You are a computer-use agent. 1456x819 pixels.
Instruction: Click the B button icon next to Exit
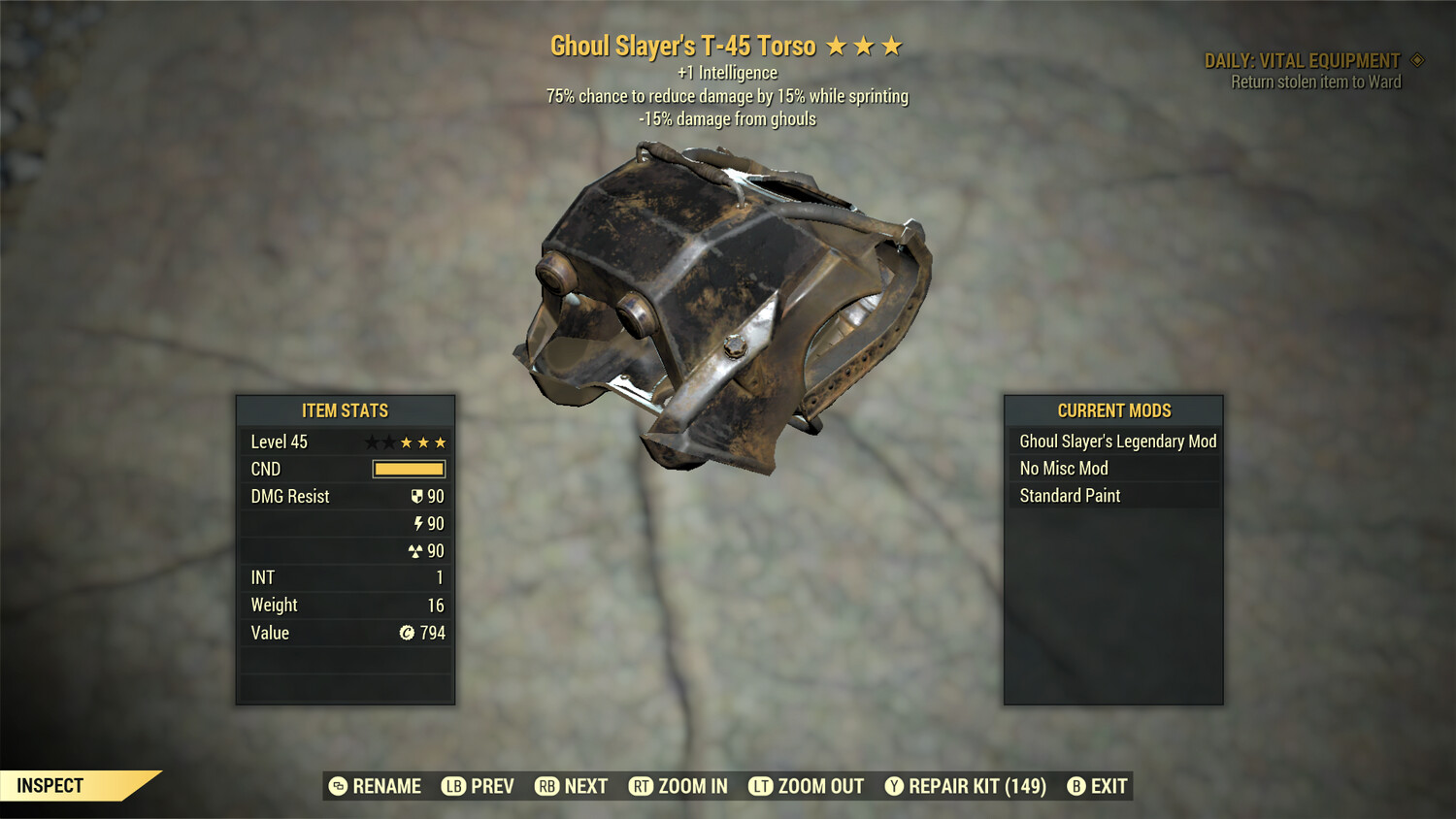coord(1075,786)
